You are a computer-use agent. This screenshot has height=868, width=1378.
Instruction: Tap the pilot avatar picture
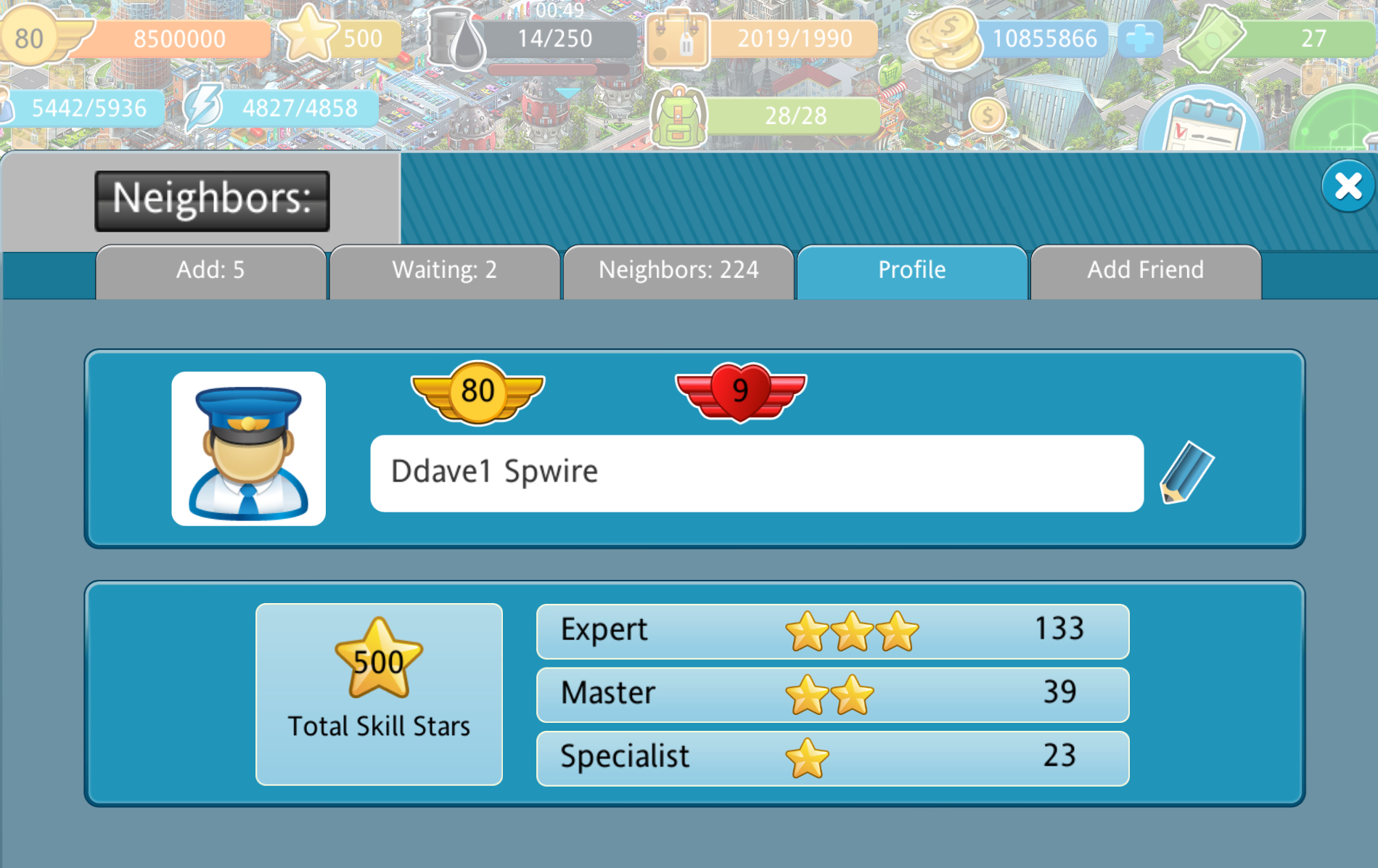tap(248, 449)
